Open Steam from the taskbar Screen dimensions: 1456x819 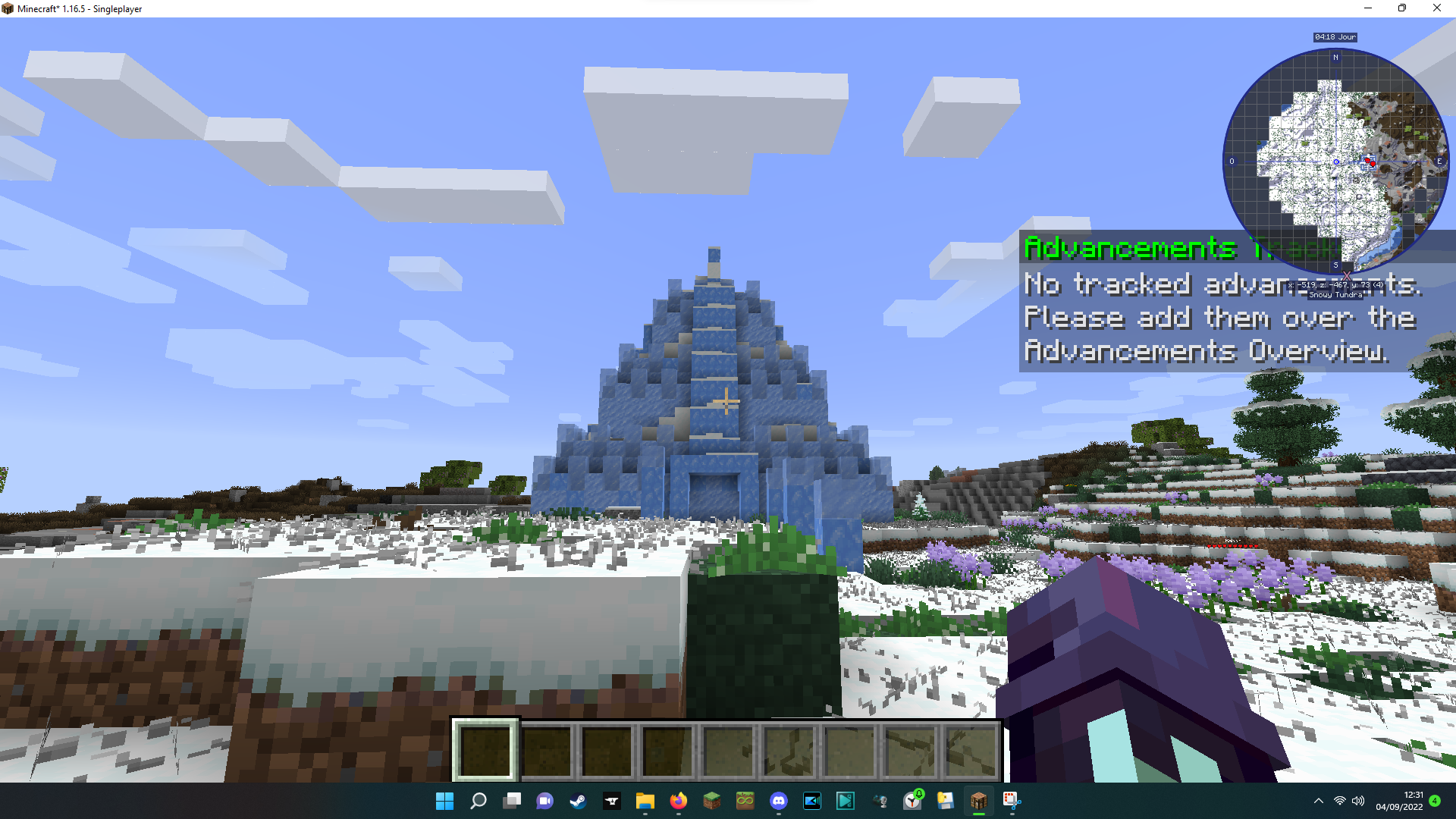[579, 802]
